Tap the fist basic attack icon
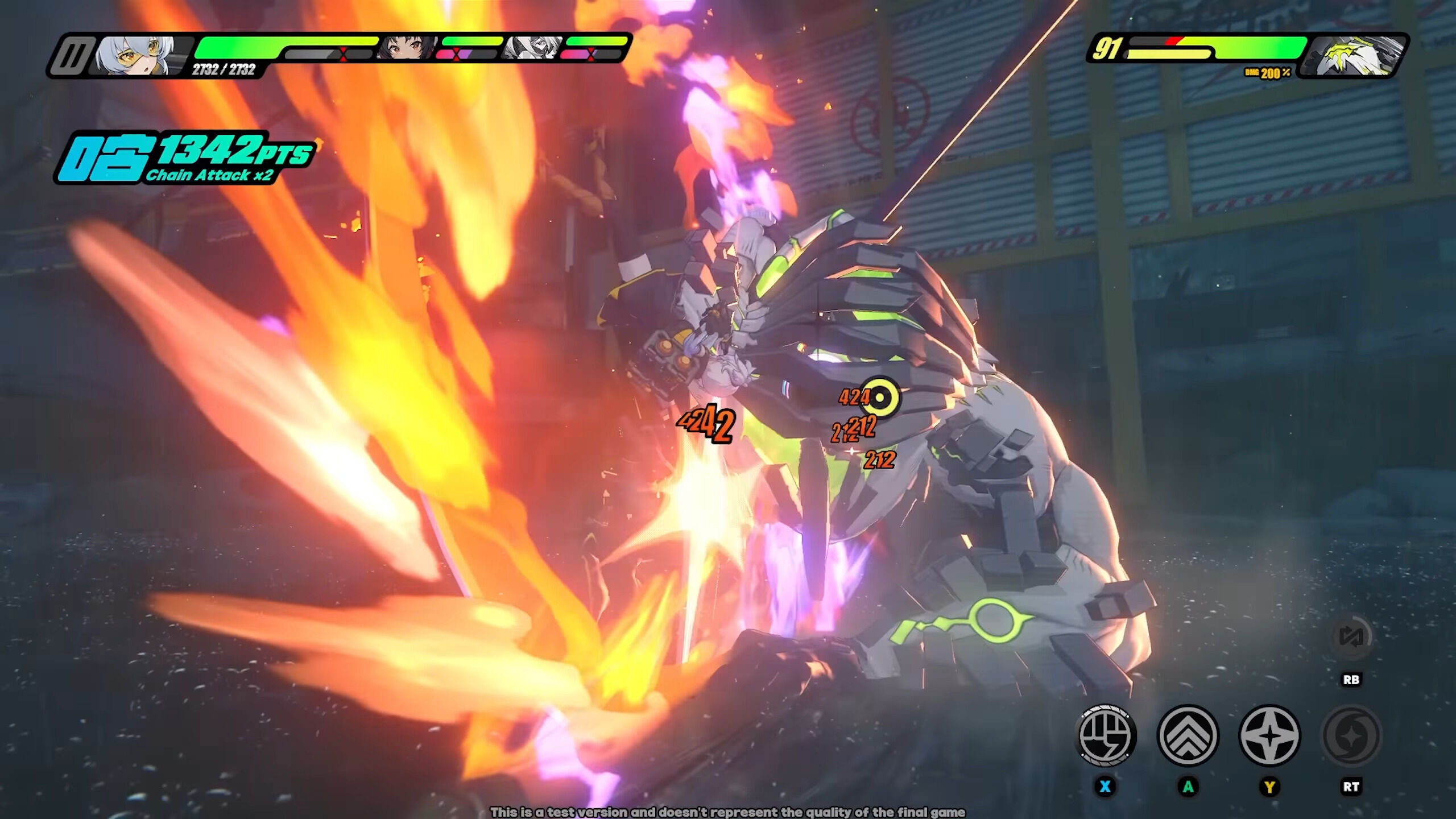This screenshot has width=1456, height=819. pyautogui.click(x=1107, y=735)
